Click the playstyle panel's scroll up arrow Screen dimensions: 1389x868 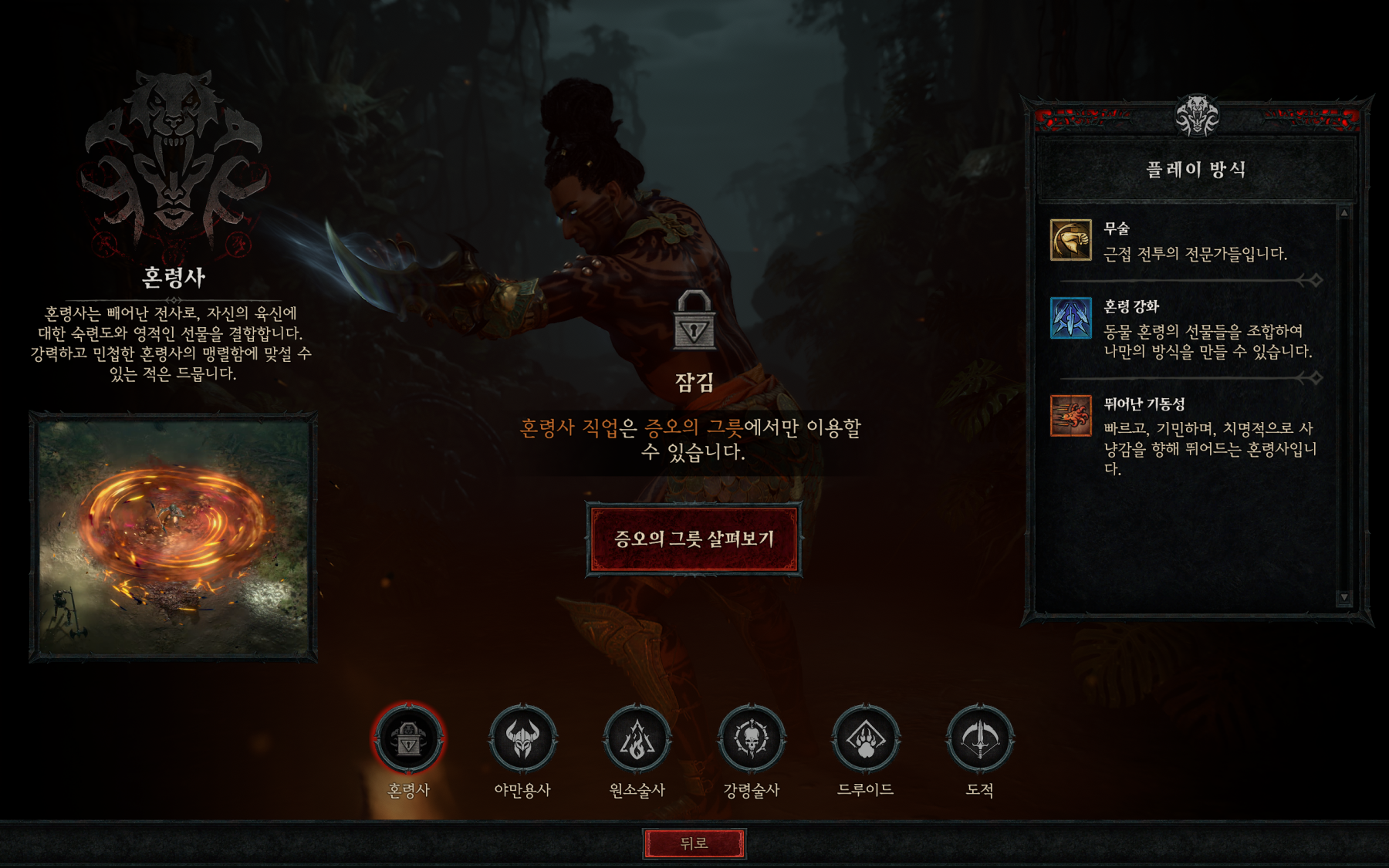1344,213
